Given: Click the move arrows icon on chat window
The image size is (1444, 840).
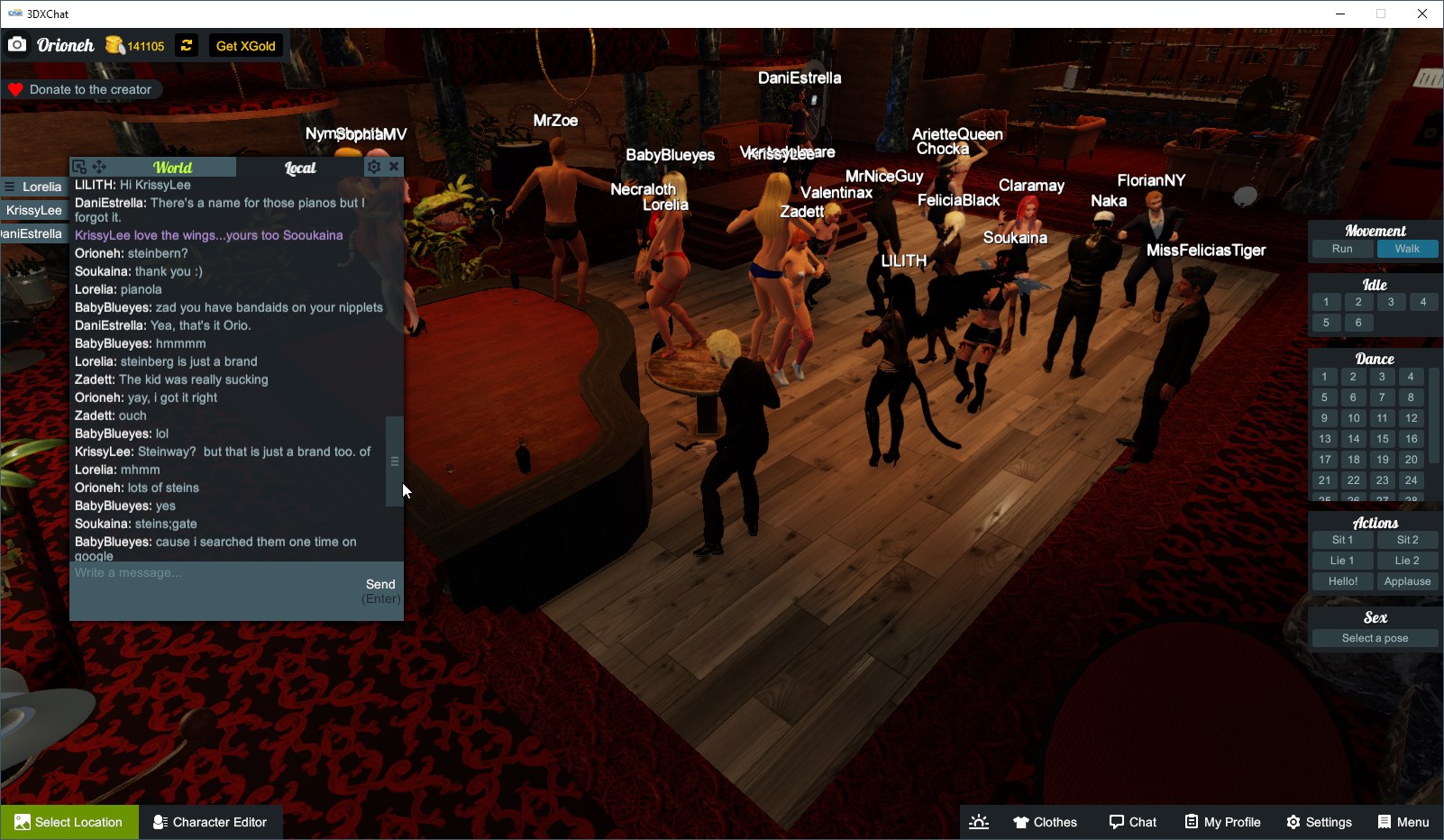Looking at the screenshot, I should pos(99,166).
